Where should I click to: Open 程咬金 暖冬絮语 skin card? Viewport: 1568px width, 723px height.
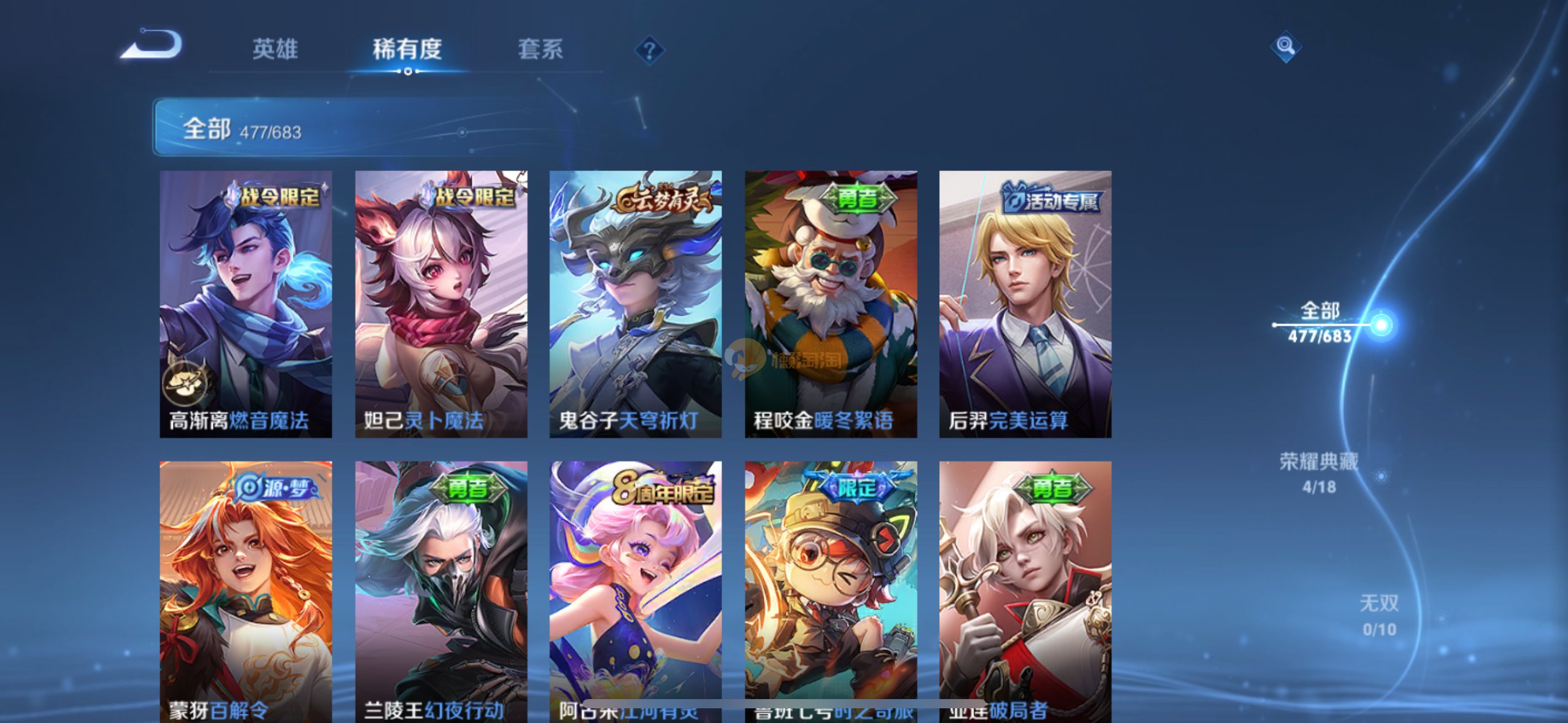pos(831,304)
